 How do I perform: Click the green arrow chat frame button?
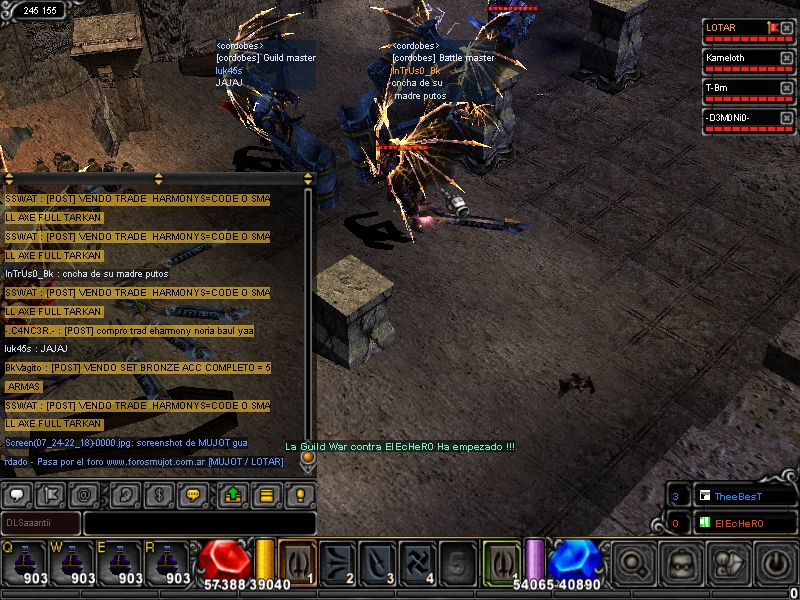(x=232, y=494)
